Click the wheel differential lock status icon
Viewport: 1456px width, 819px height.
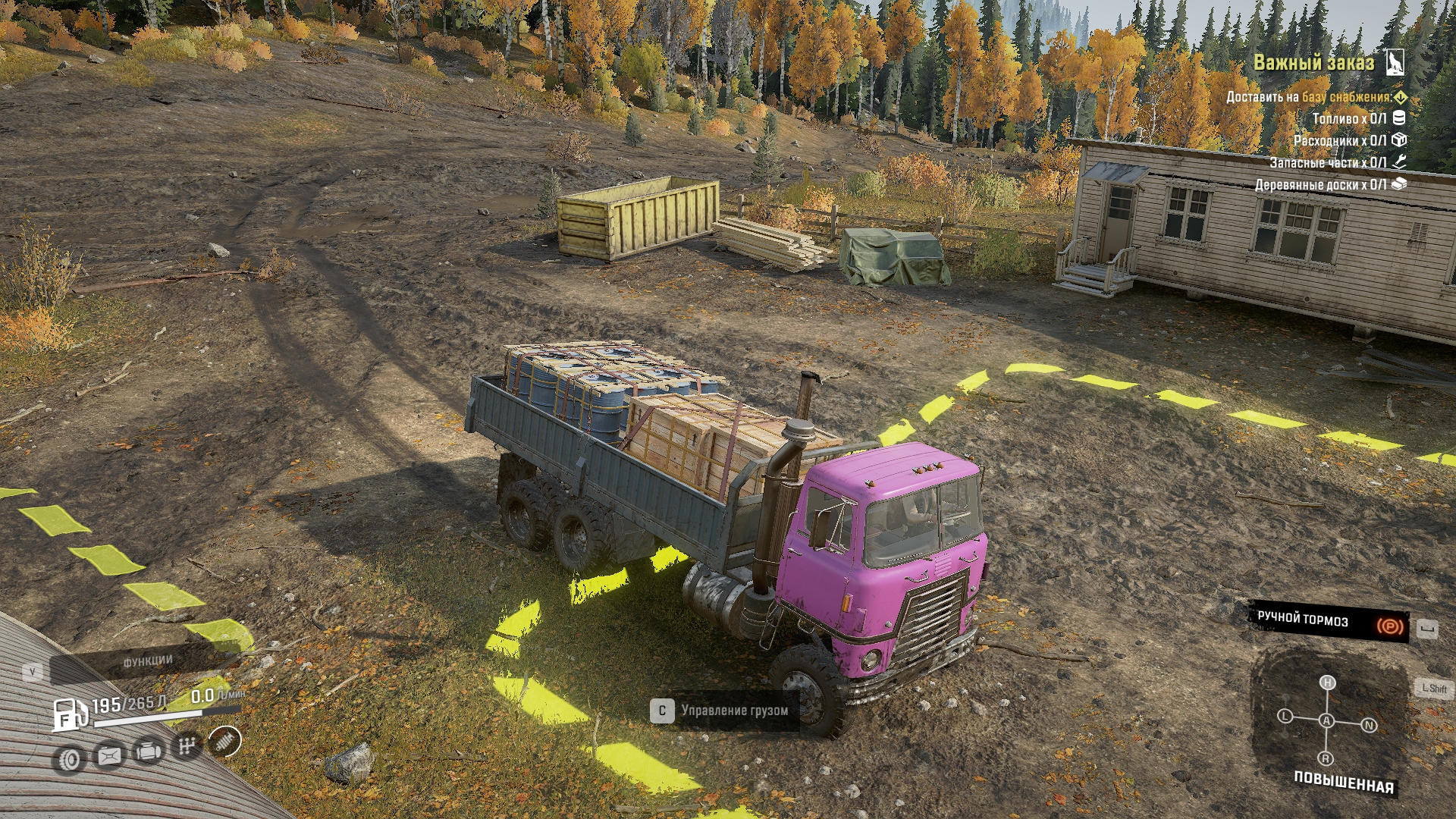(70, 759)
